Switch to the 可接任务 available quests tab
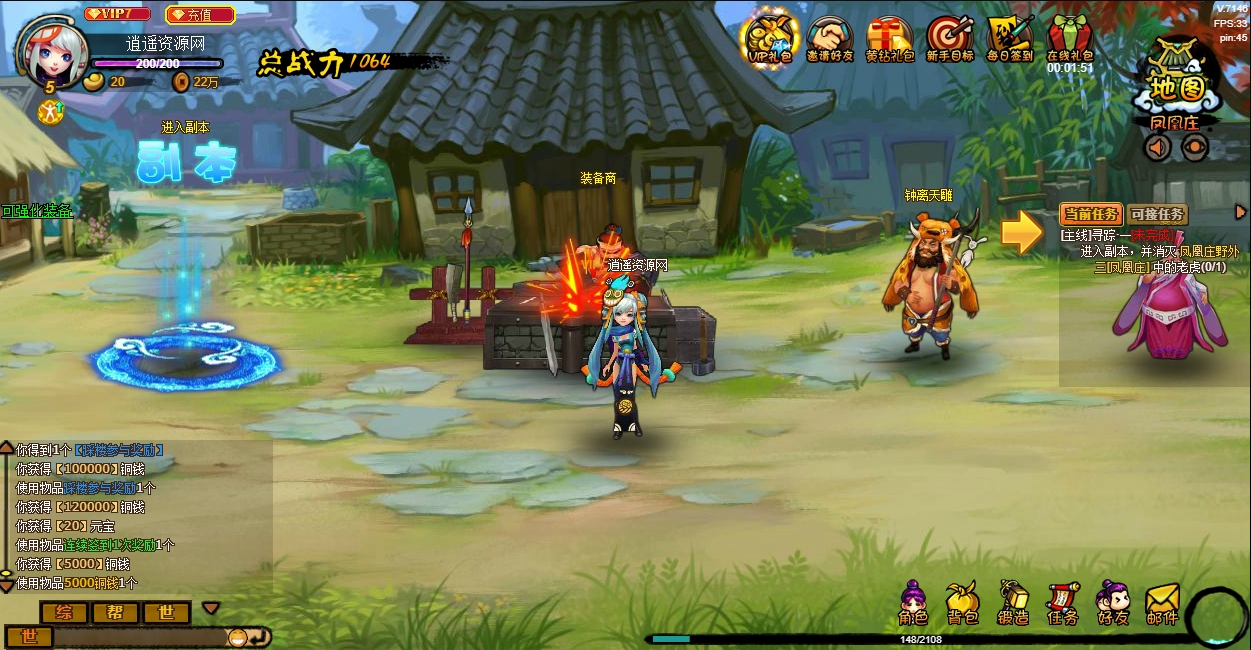The image size is (1251, 650). (1157, 214)
